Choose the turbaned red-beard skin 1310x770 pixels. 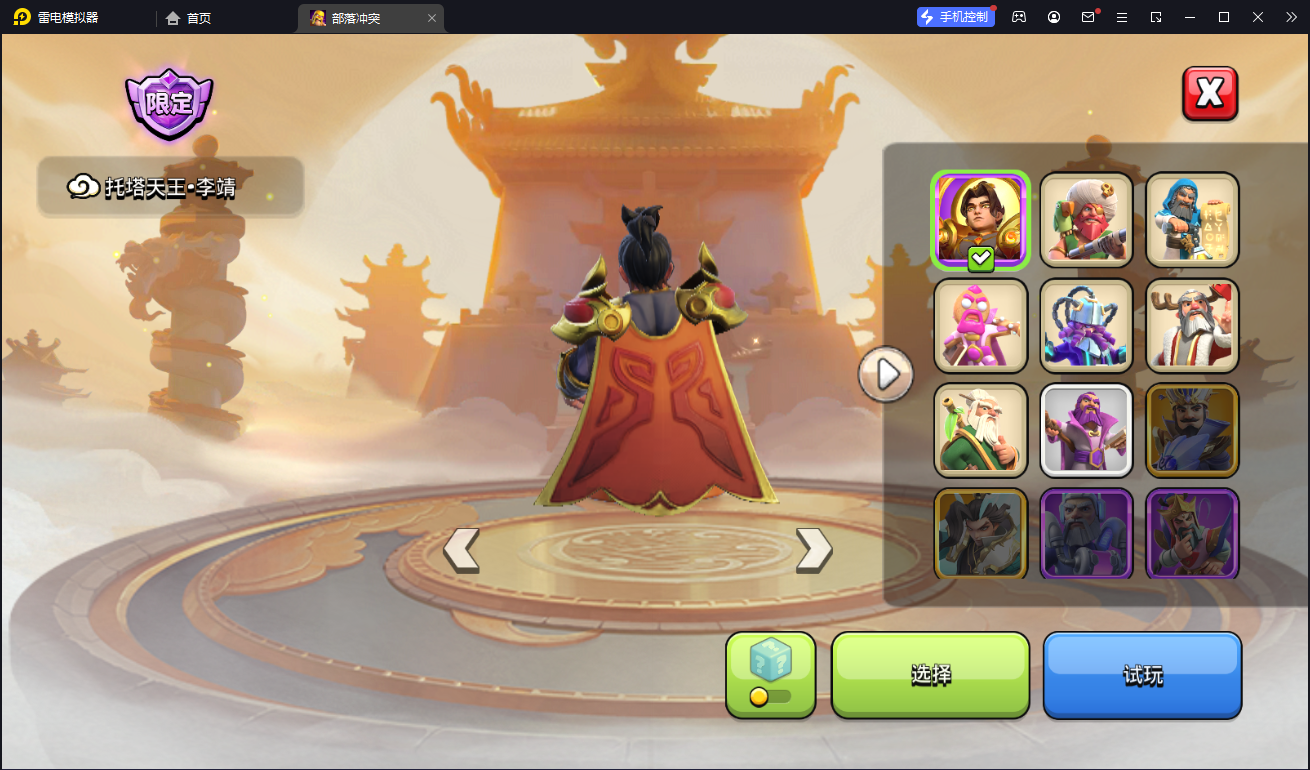[x=1086, y=220]
